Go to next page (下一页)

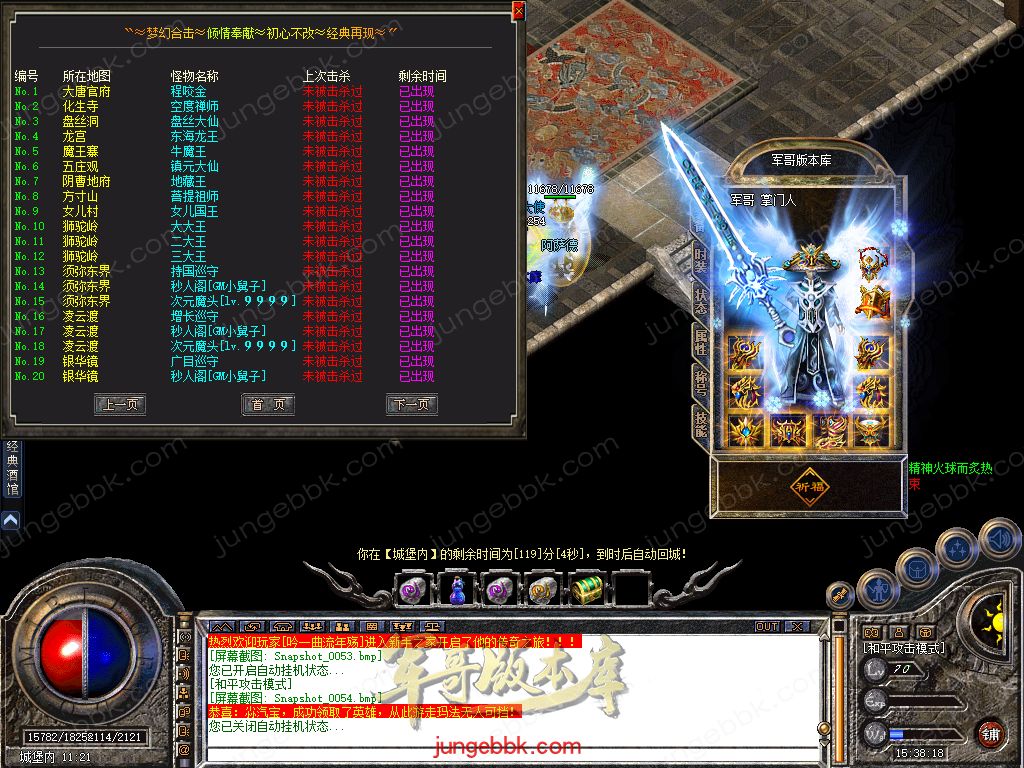pyautogui.click(x=412, y=404)
